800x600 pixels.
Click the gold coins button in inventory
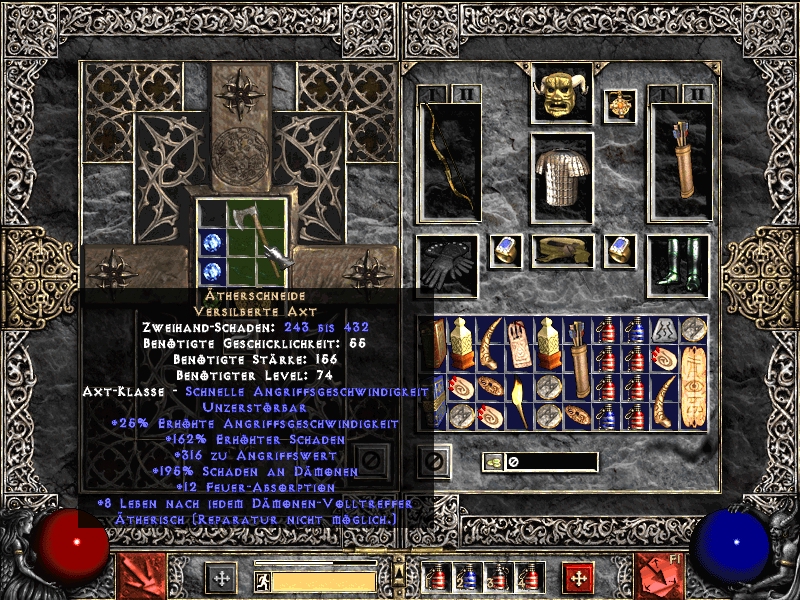493,462
